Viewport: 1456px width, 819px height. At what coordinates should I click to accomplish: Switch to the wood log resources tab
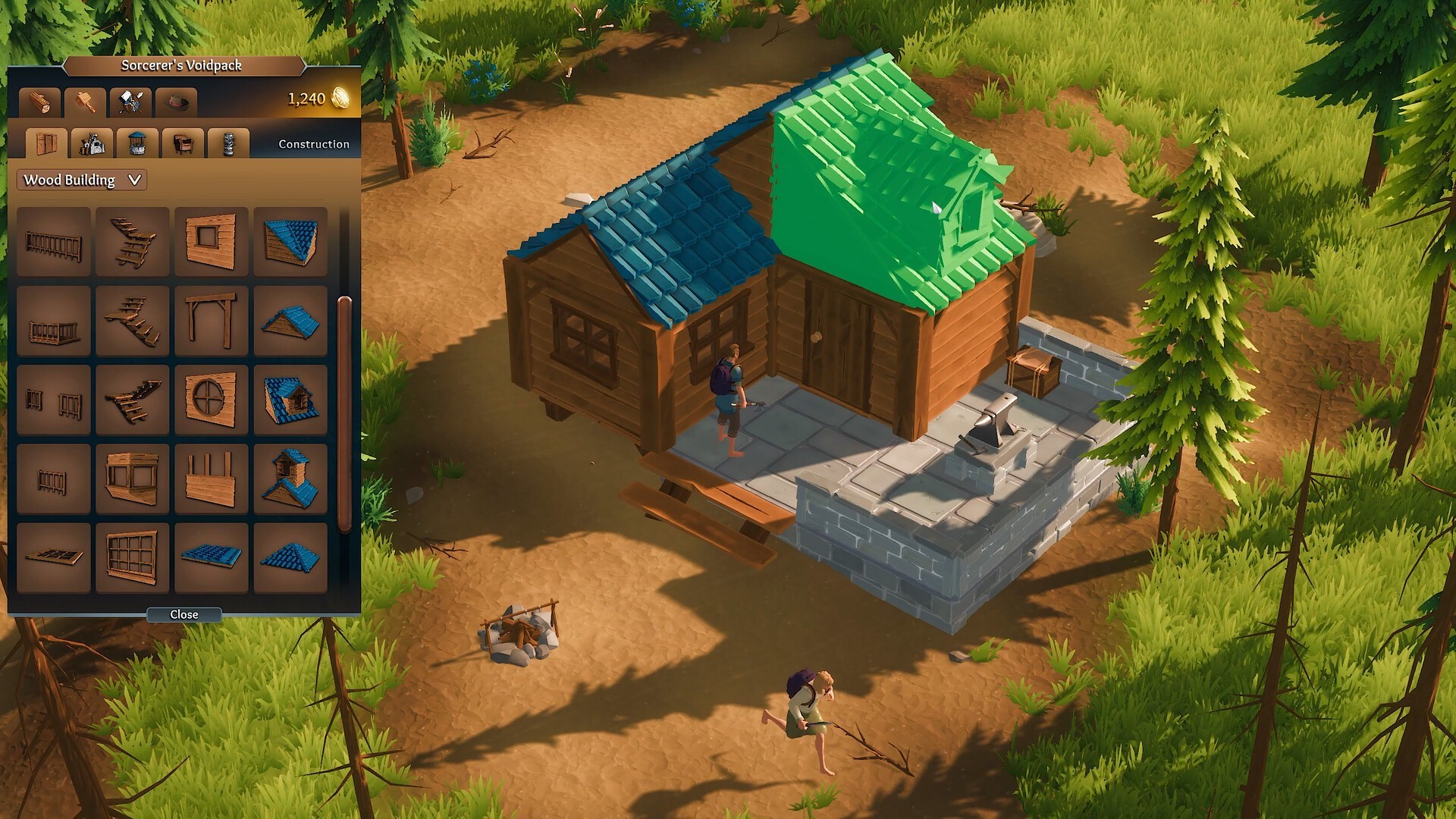[39, 102]
